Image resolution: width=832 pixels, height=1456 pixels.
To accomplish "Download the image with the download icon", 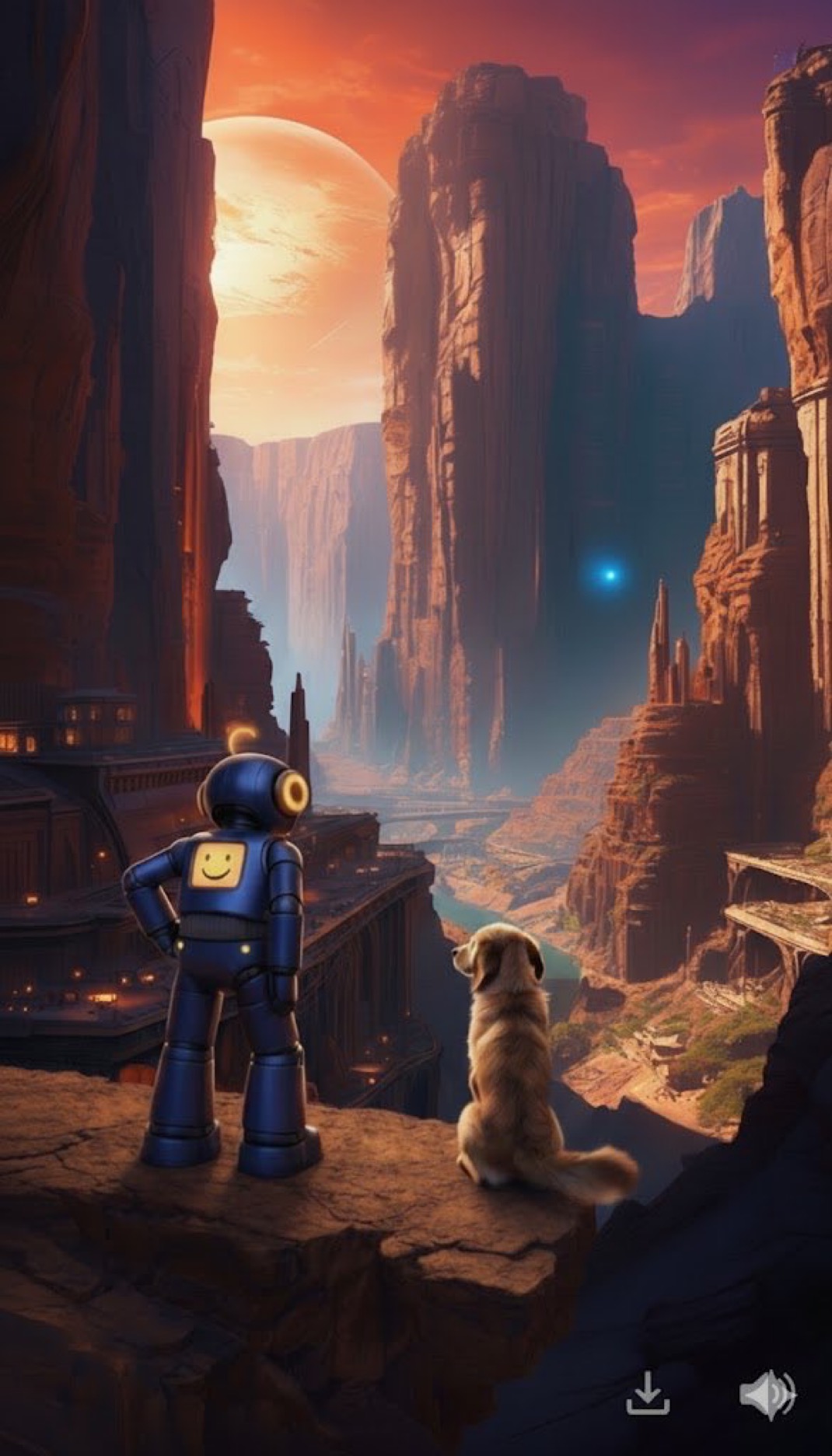I will pyautogui.click(x=648, y=1393).
